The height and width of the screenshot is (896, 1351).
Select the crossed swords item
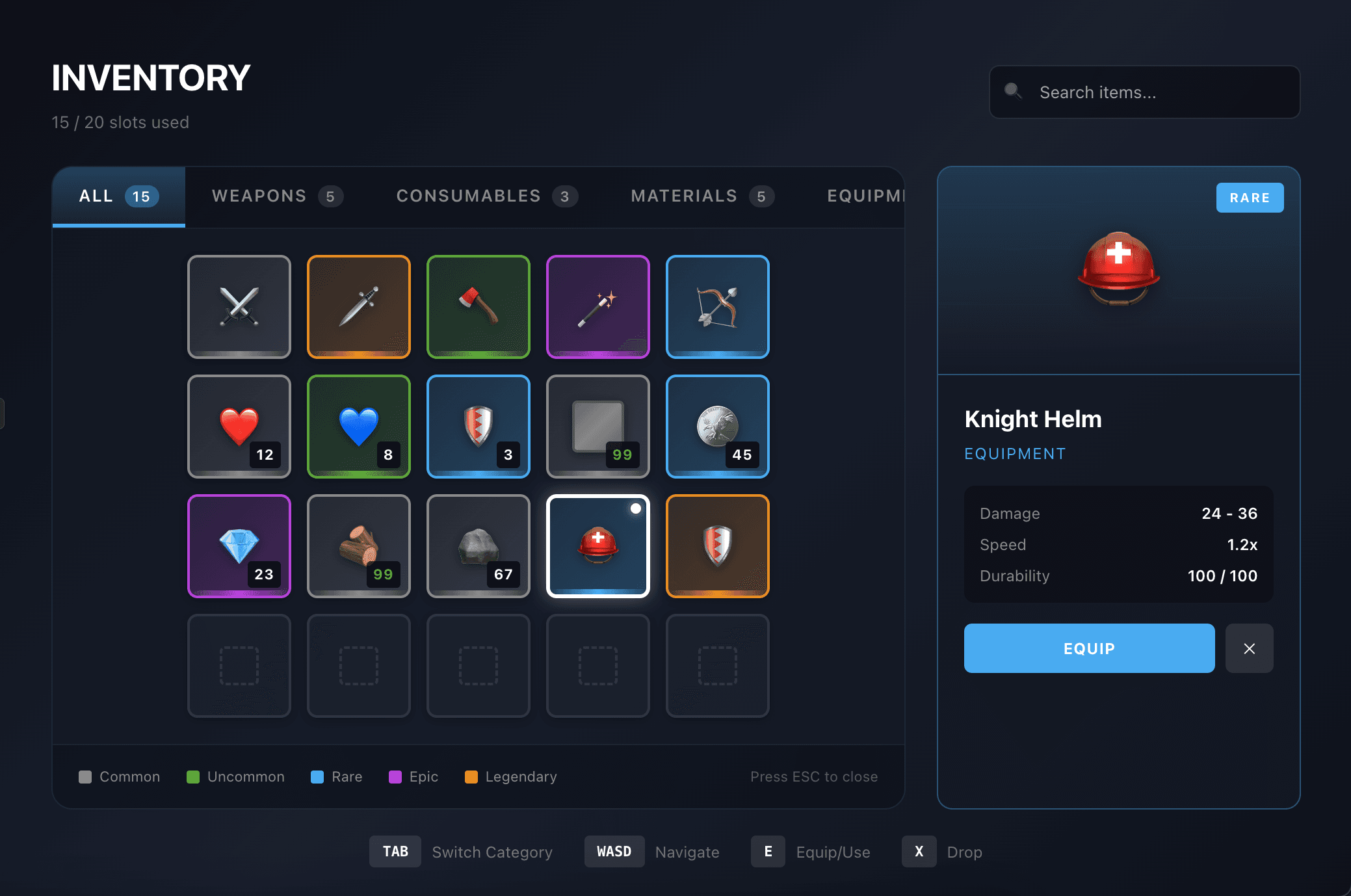239,306
